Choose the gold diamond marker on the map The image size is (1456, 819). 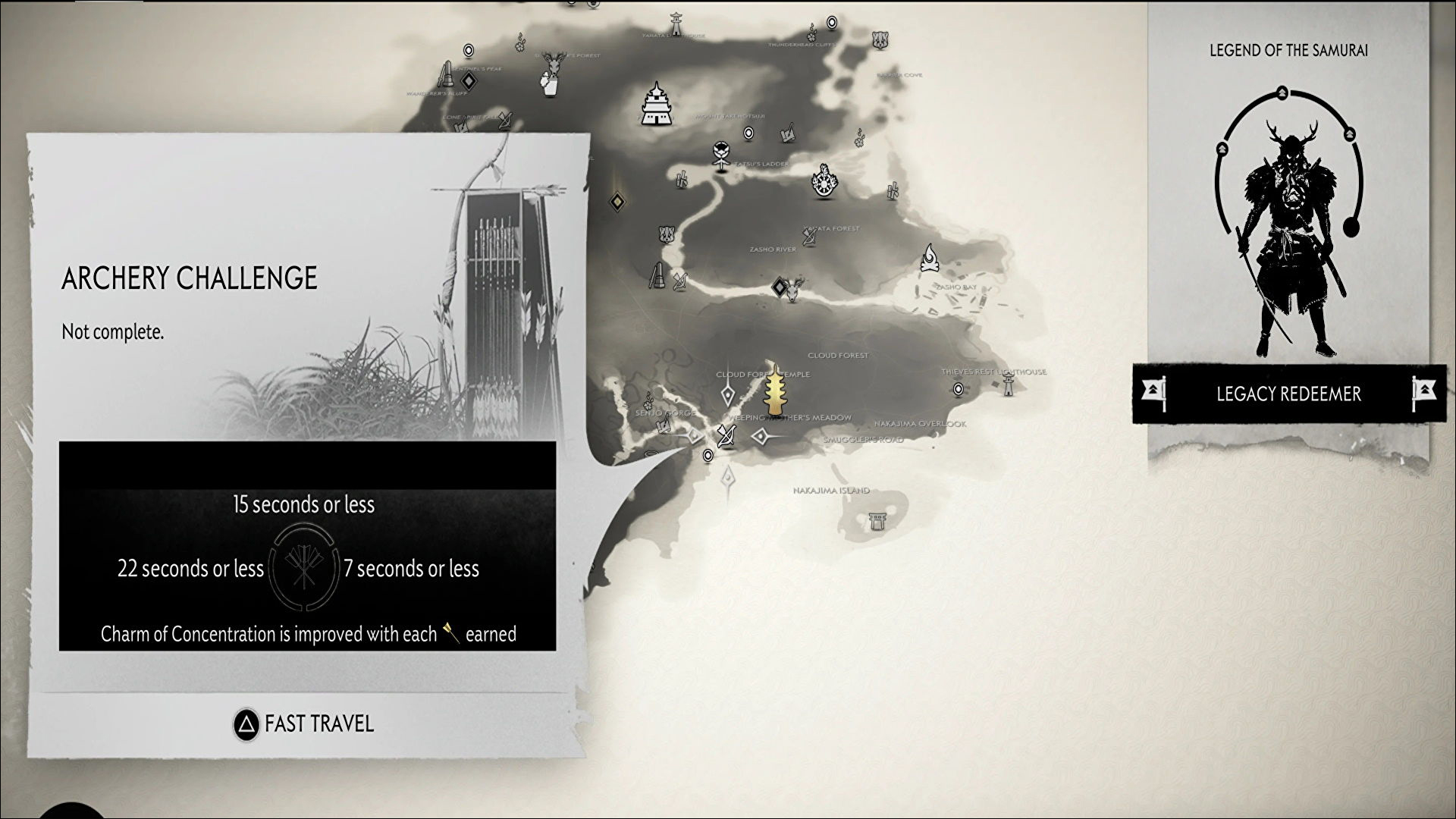click(x=618, y=202)
